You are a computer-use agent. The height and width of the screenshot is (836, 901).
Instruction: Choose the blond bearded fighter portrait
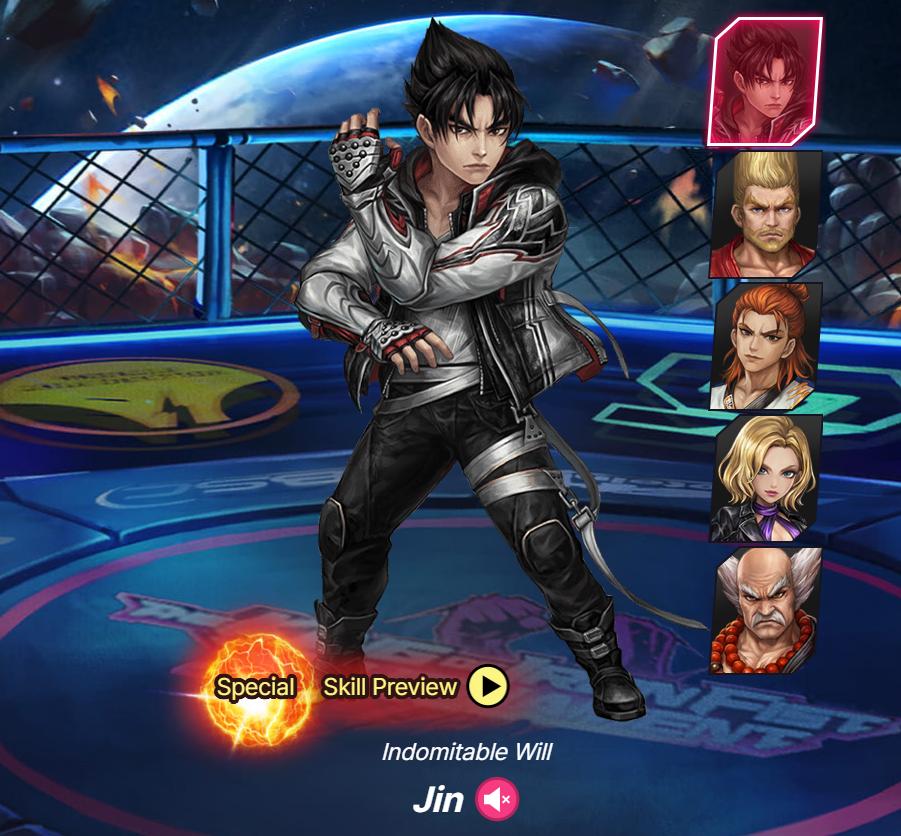[766, 214]
